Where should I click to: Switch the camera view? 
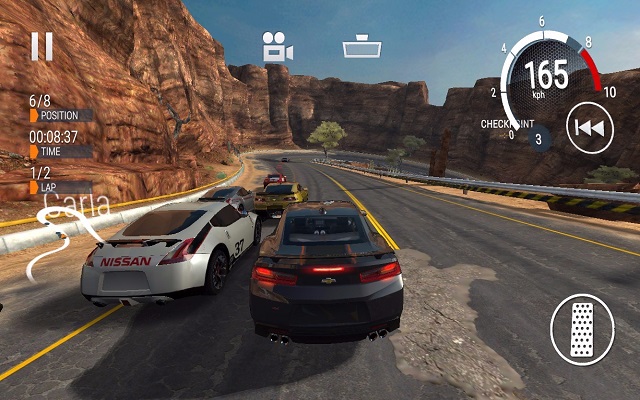(276, 47)
